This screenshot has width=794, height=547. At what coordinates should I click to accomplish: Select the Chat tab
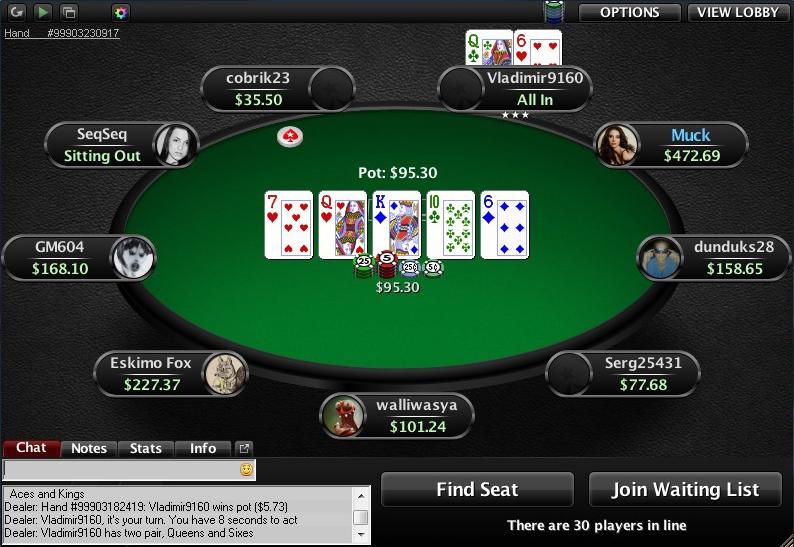[x=31, y=448]
